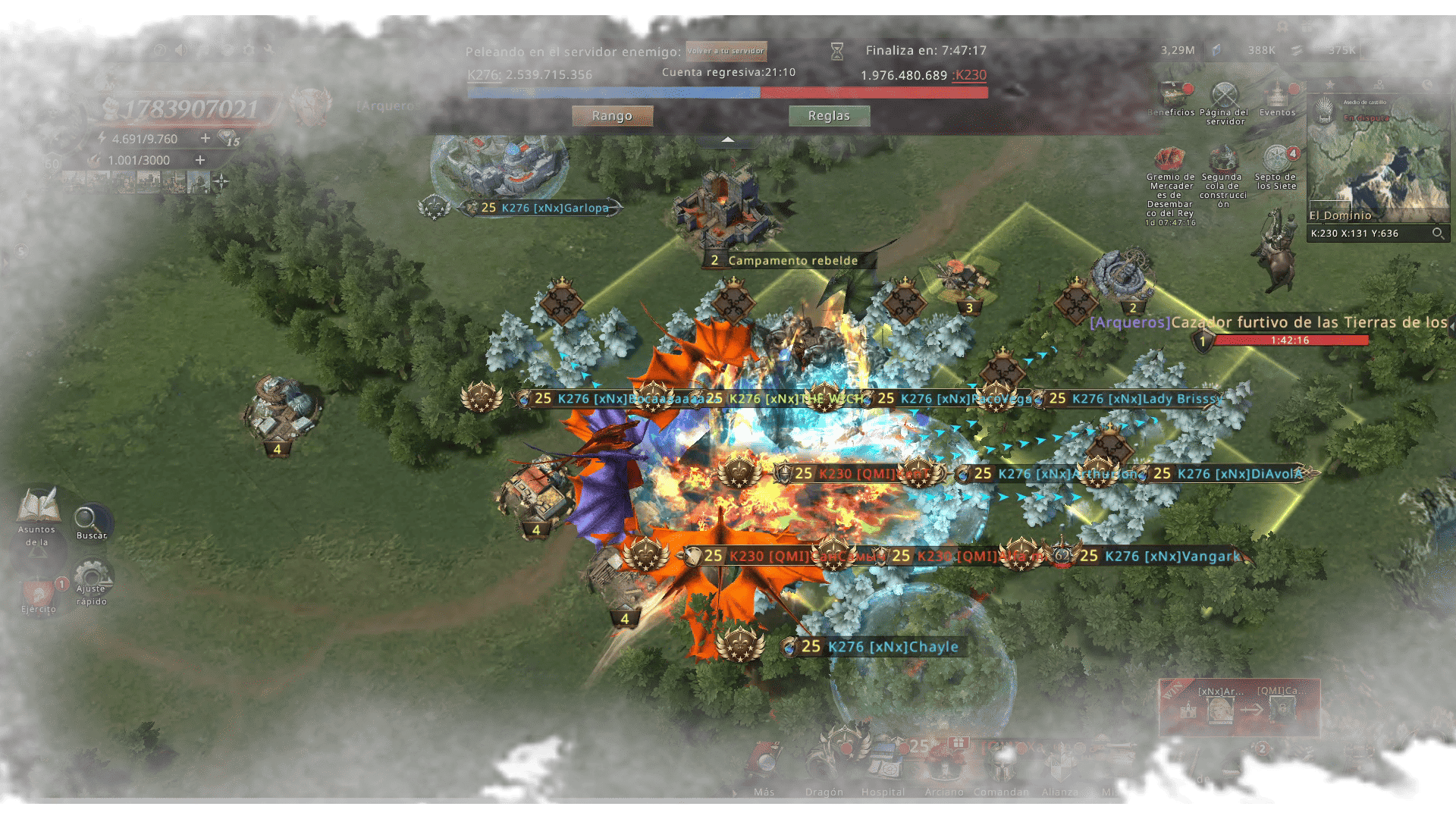This screenshot has width=1456, height=819.
Task: Show the Reglas event rules
Action: pos(829,116)
